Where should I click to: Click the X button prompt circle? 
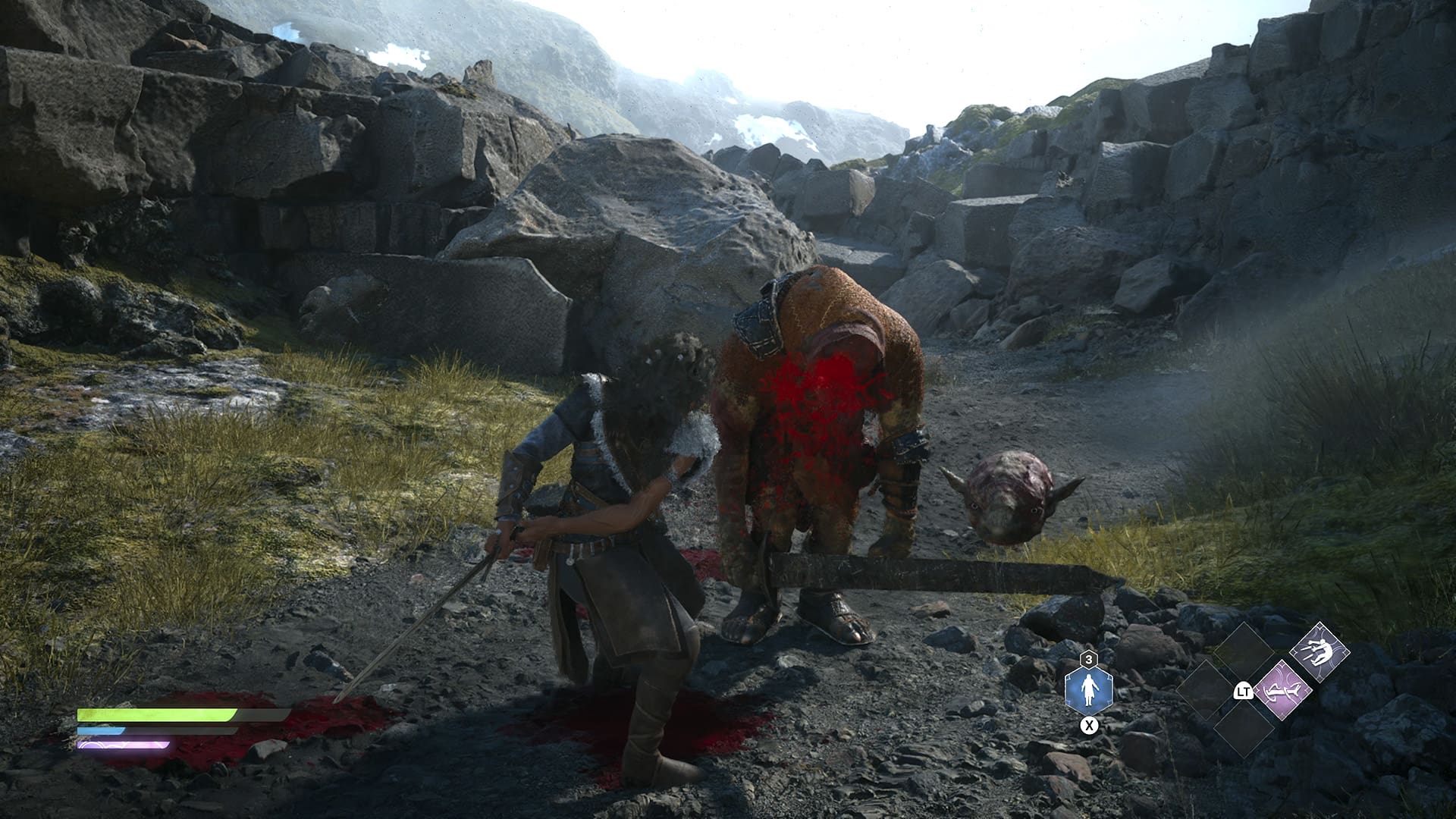point(1089,726)
